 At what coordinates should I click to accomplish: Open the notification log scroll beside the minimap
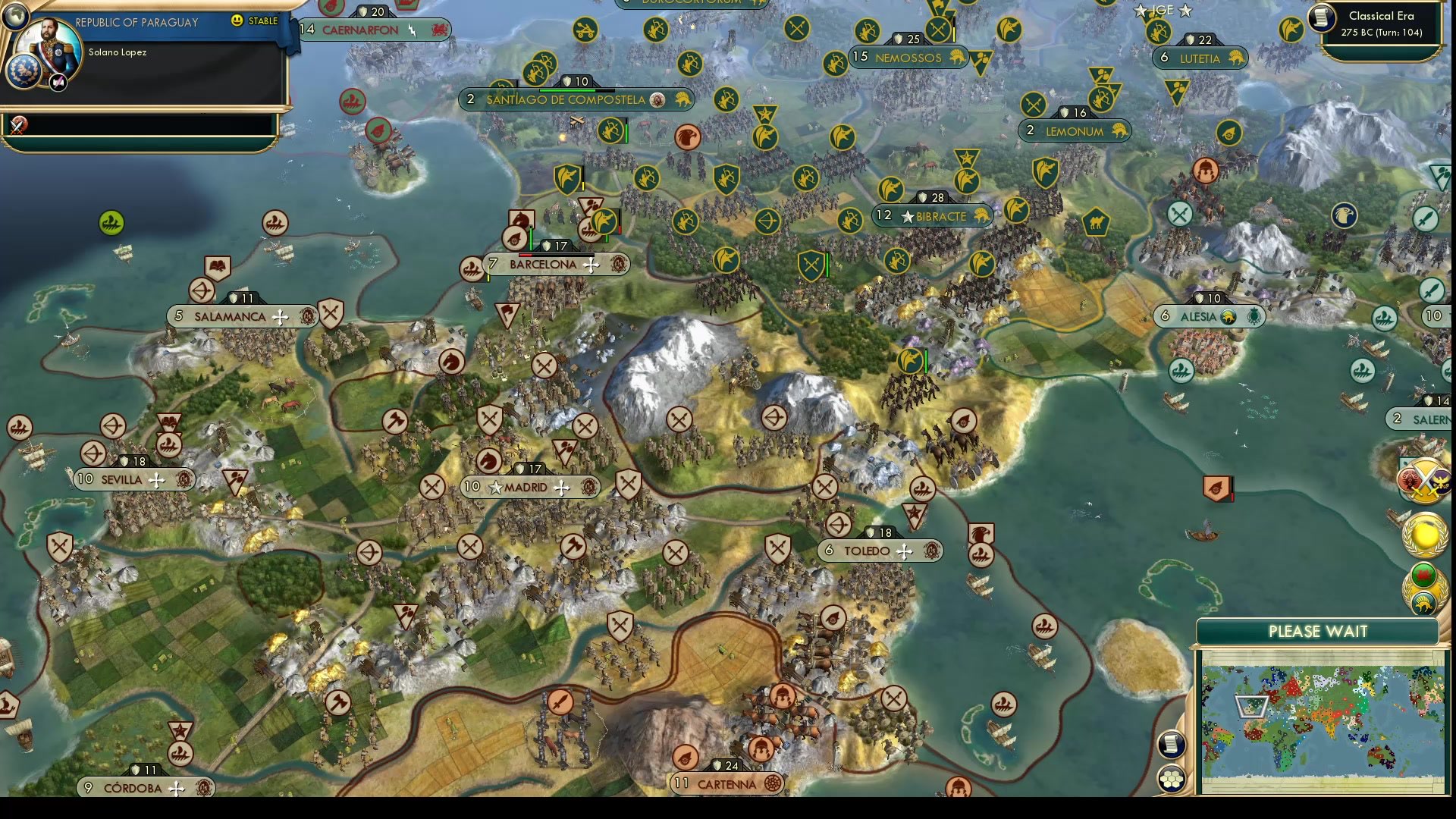click(1171, 745)
